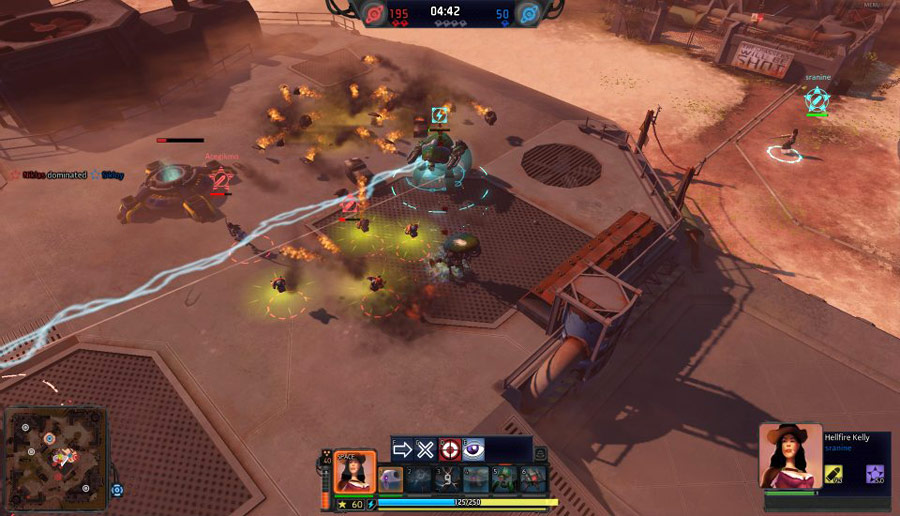The width and height of the screenshot is (900, 516).
Task: Open the Menu at top right
Action: 873,6
